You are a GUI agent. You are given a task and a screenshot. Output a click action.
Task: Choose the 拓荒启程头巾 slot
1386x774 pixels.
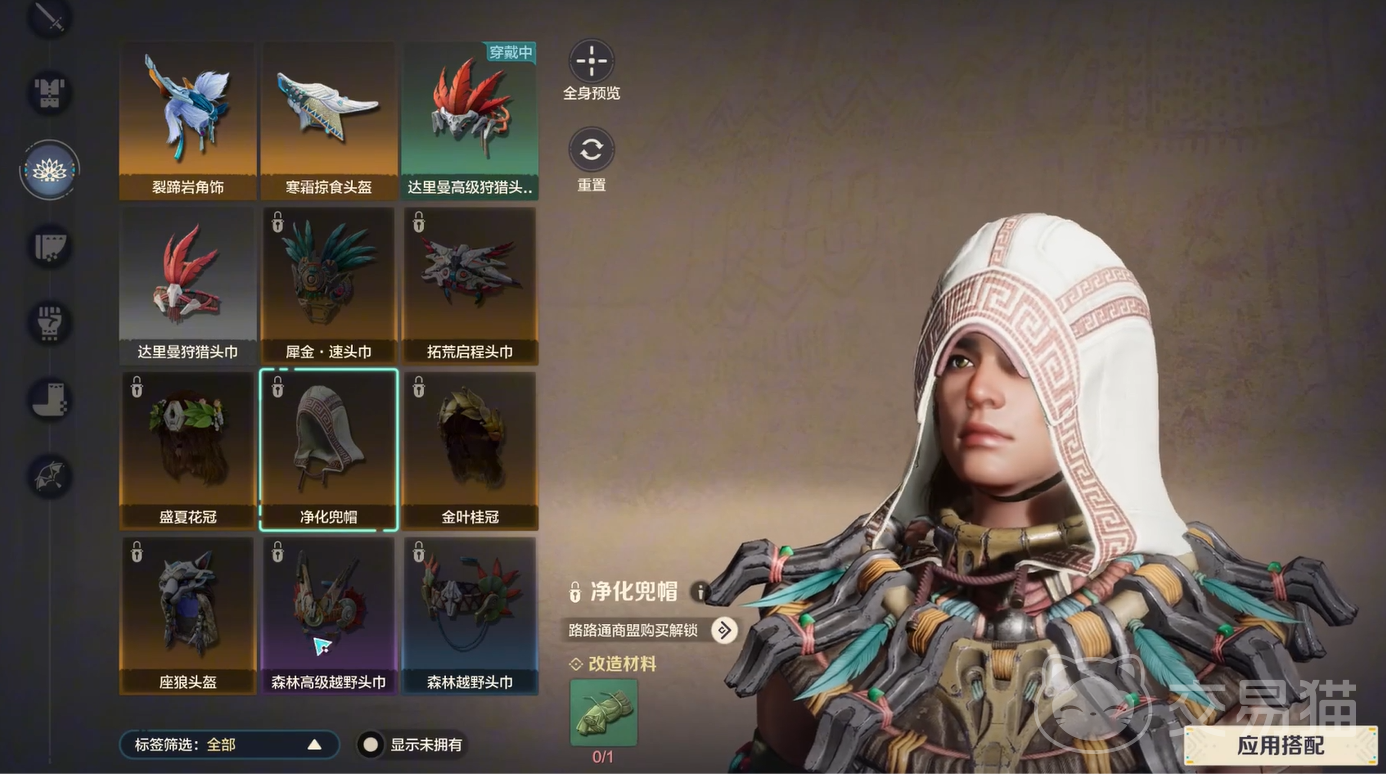470,285
